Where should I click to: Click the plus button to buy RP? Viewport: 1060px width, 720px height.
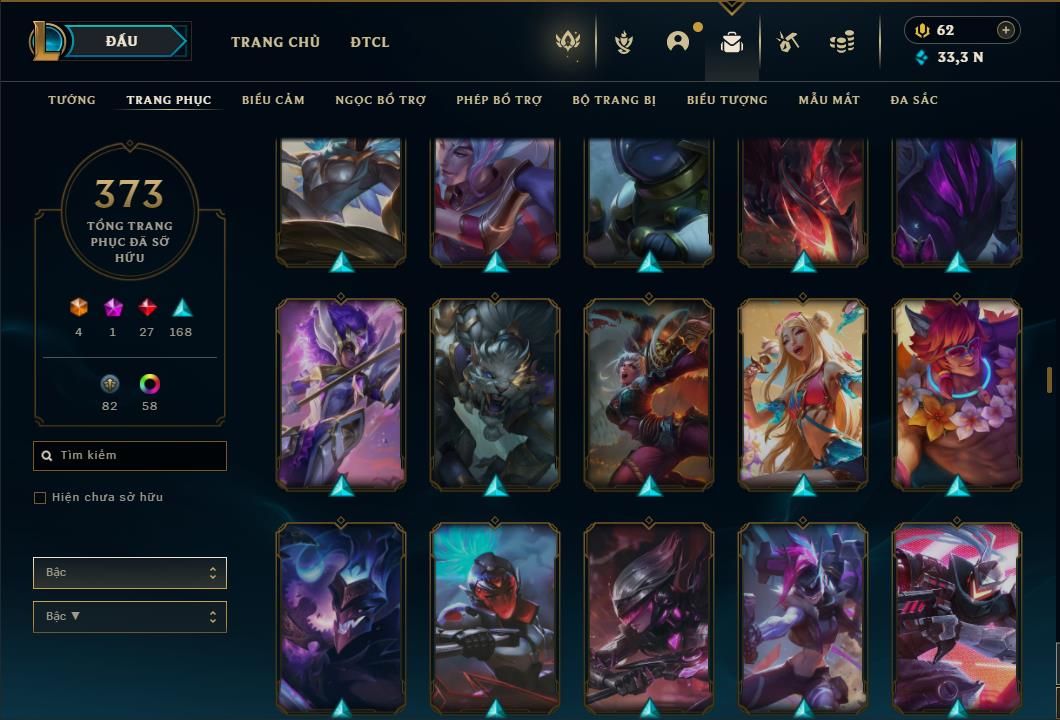point(1006,30)
